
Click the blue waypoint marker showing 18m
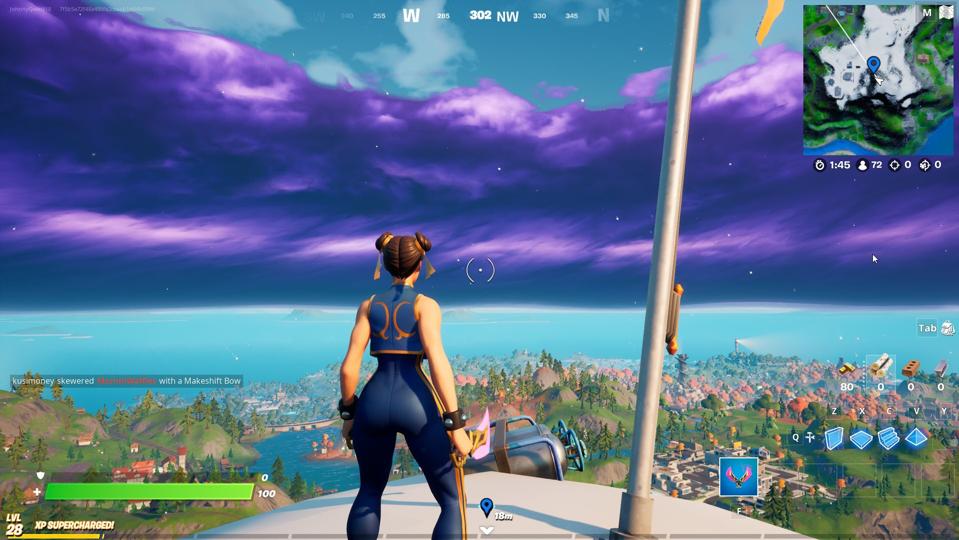click(x=486, y=508)
